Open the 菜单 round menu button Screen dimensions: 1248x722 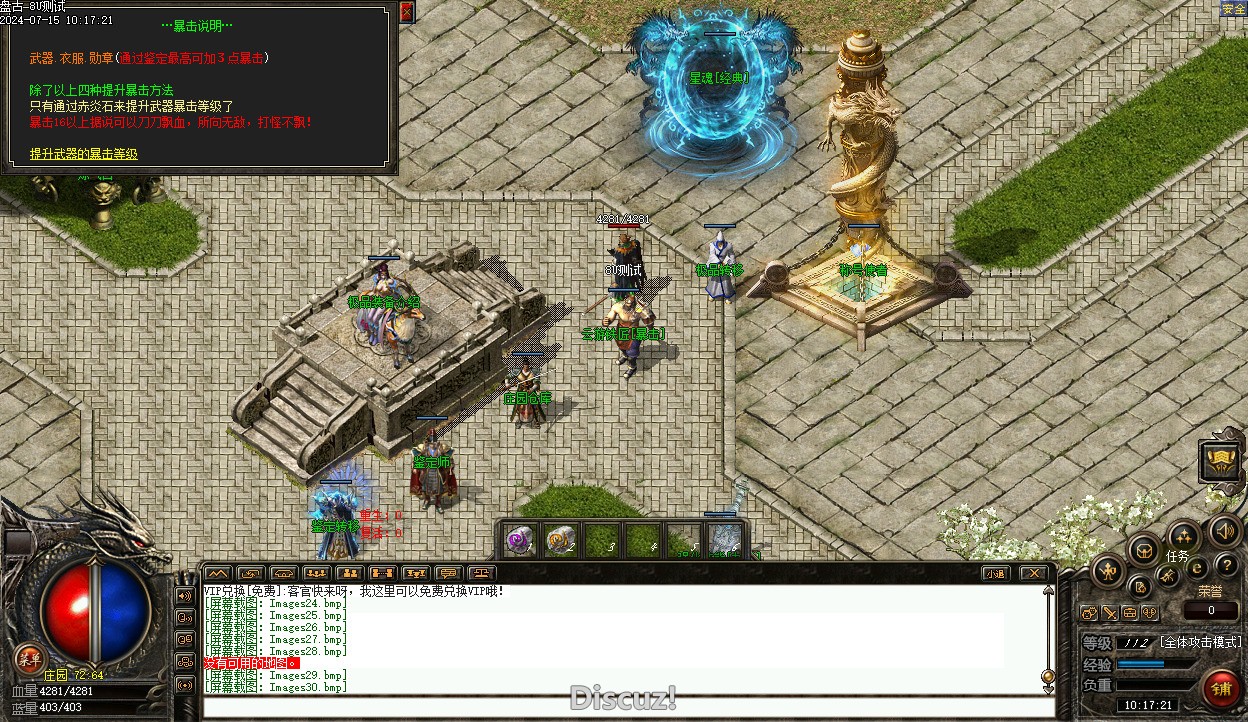tap(29, 657)
